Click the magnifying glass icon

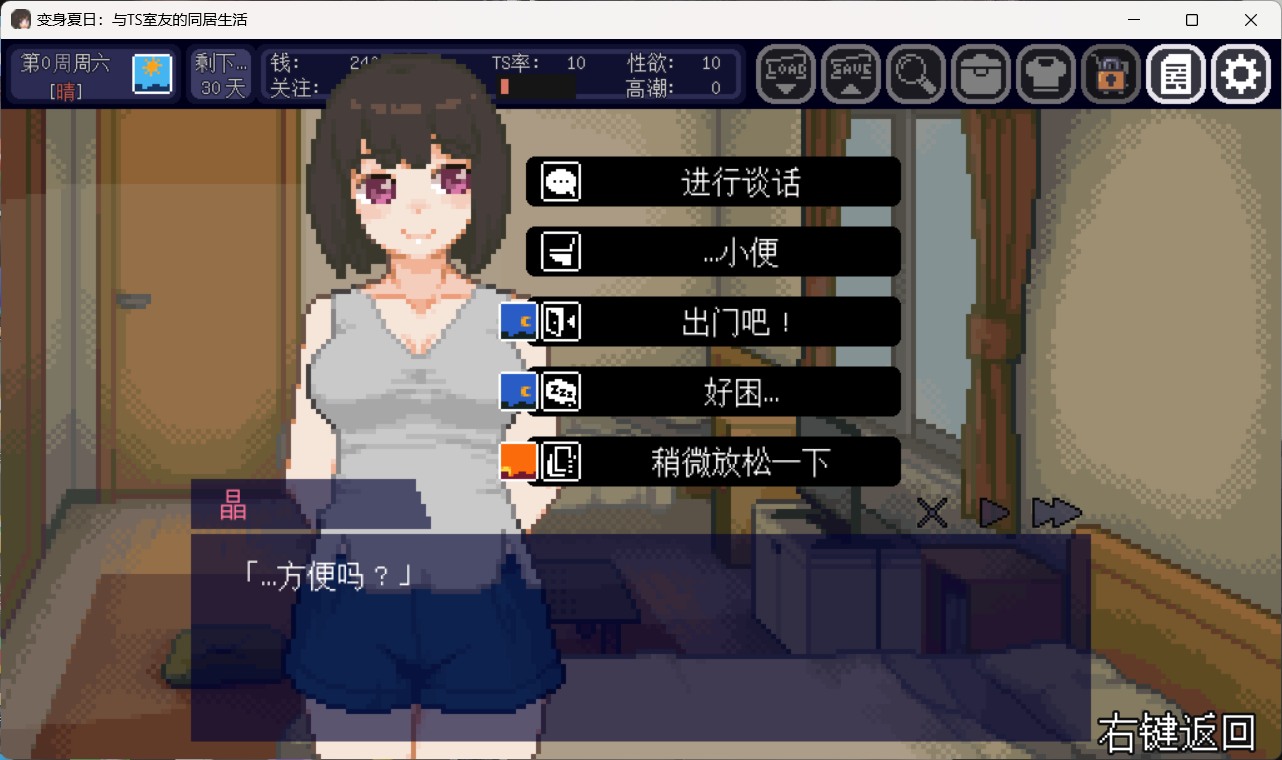(915, 74)
